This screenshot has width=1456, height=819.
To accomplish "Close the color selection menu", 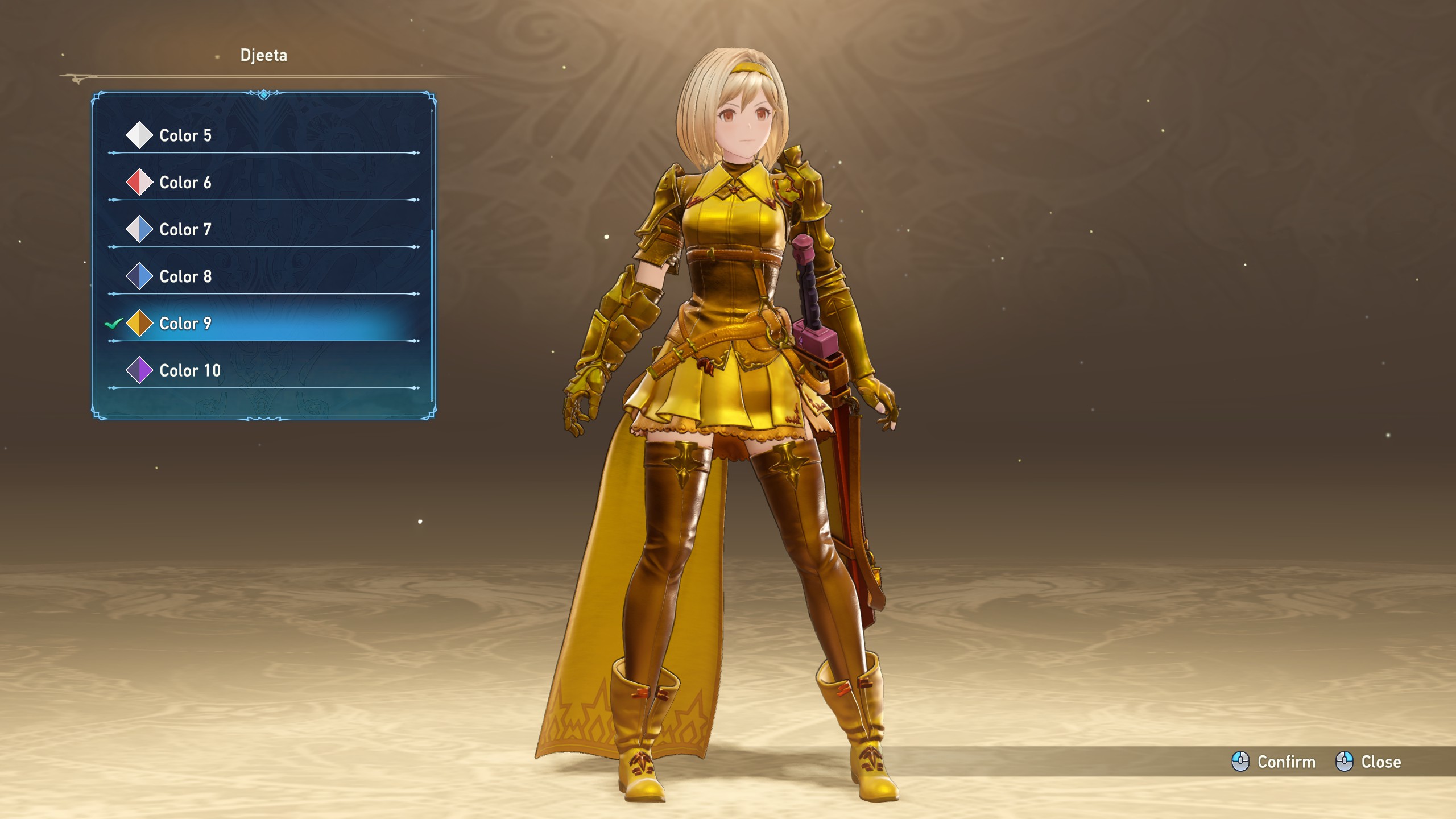I will [1368, 762].
